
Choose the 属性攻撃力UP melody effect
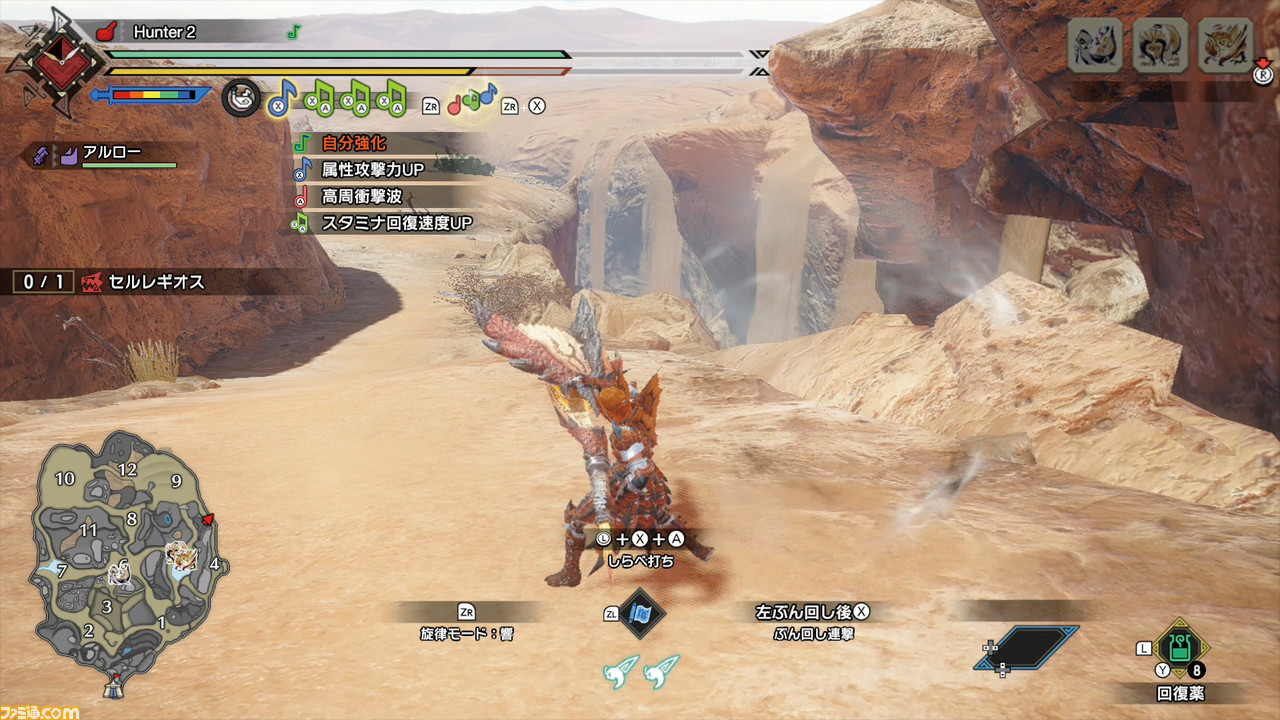coord(371,170)
